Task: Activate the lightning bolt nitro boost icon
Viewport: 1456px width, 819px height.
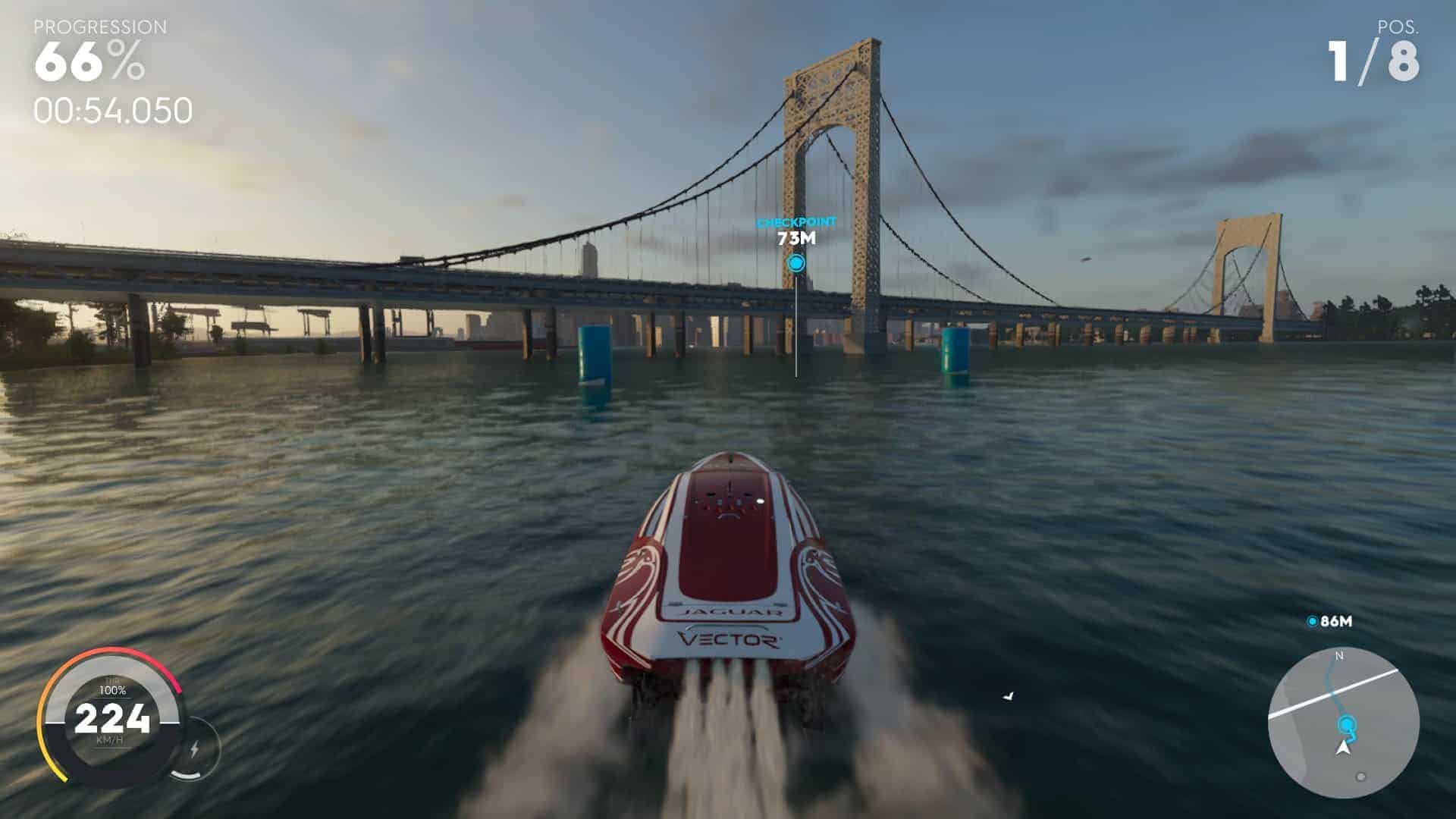Action: (x=194, y=749)
